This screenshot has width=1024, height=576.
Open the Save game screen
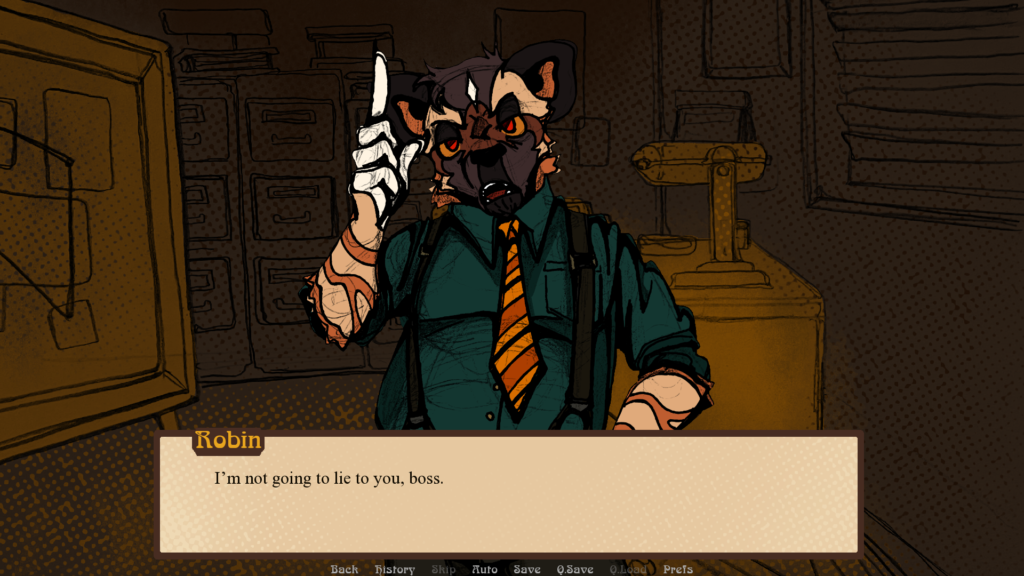pos(527,569)
